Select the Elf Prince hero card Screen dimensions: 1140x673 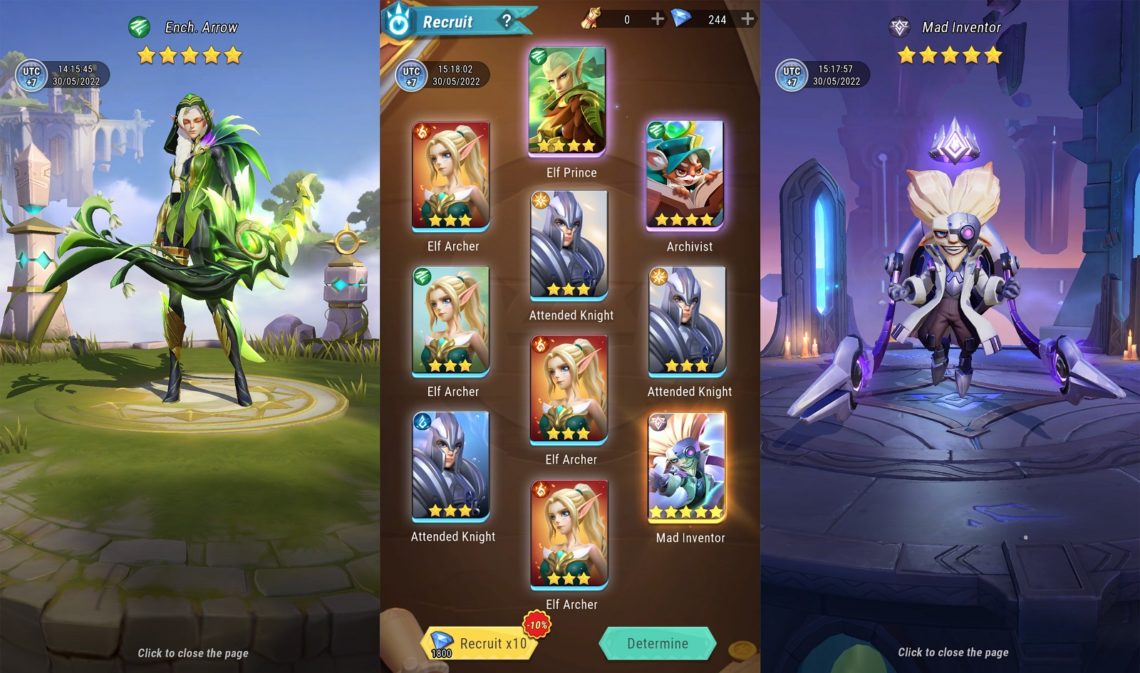tap(567, 101)
